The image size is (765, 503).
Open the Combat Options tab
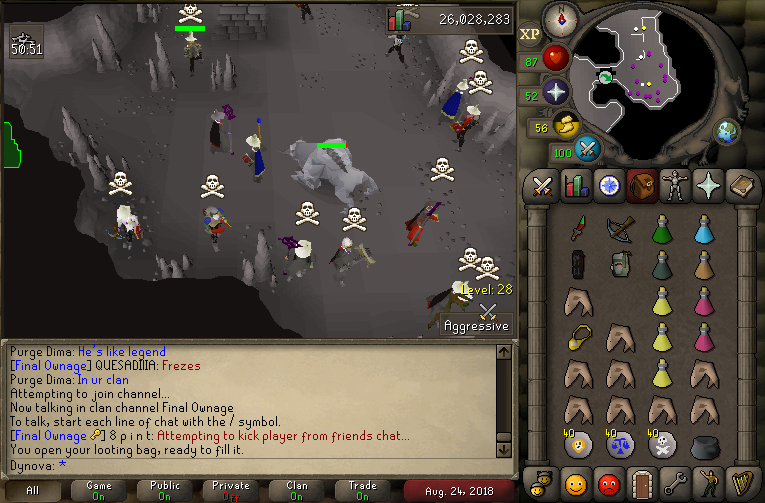543,186
